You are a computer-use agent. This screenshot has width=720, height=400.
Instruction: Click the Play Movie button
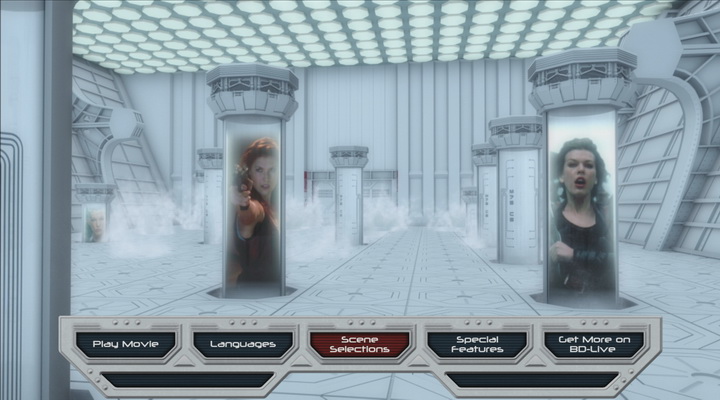click(x=126, y=344)
